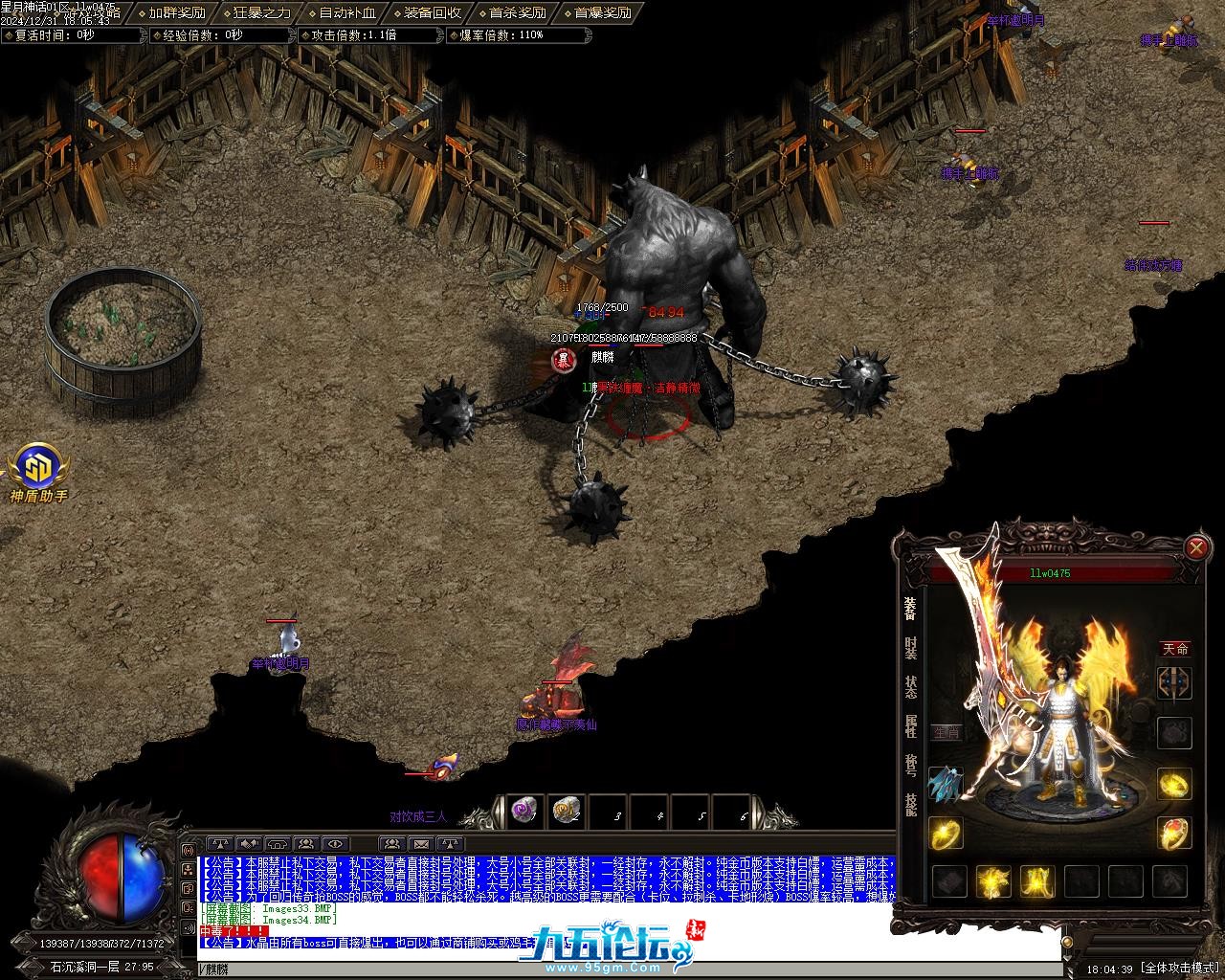Open the 加群奖励 menu button

pos(177,12)
